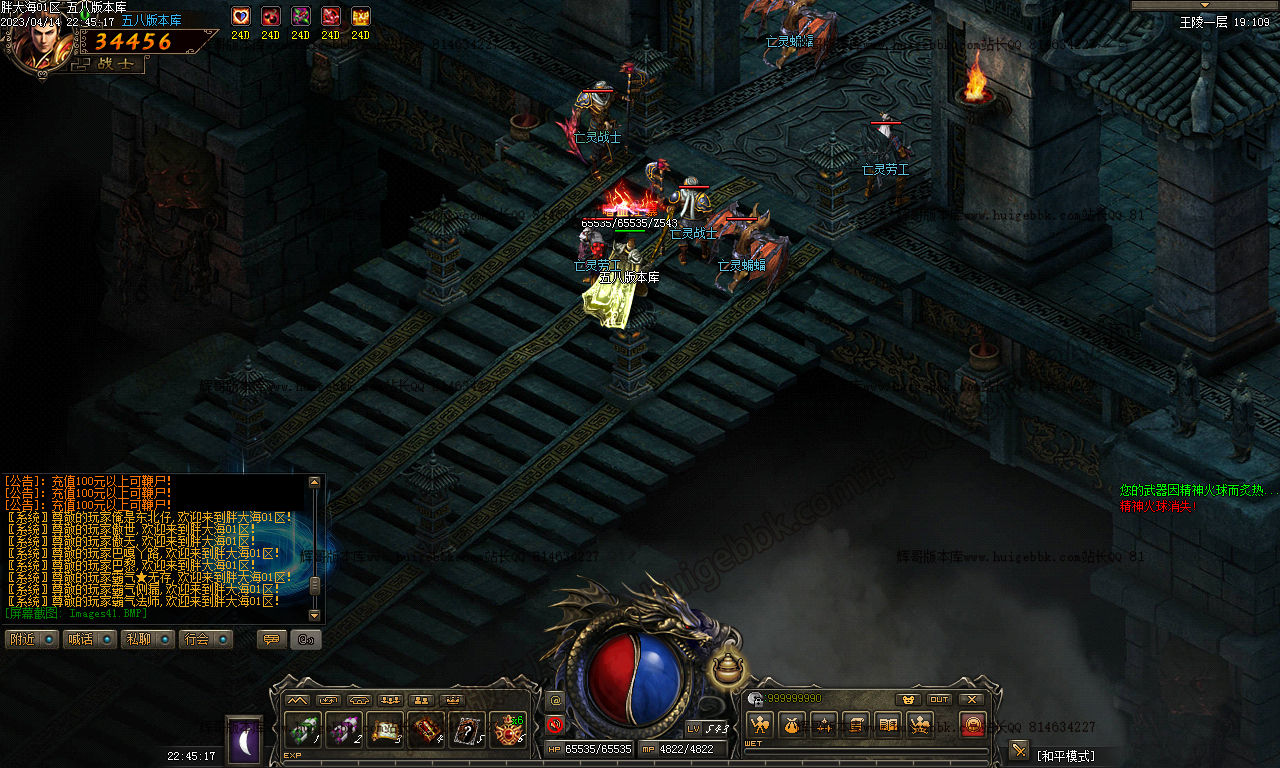Use the purple scroll in hotbar slot 2

click(x=343, y=731)
